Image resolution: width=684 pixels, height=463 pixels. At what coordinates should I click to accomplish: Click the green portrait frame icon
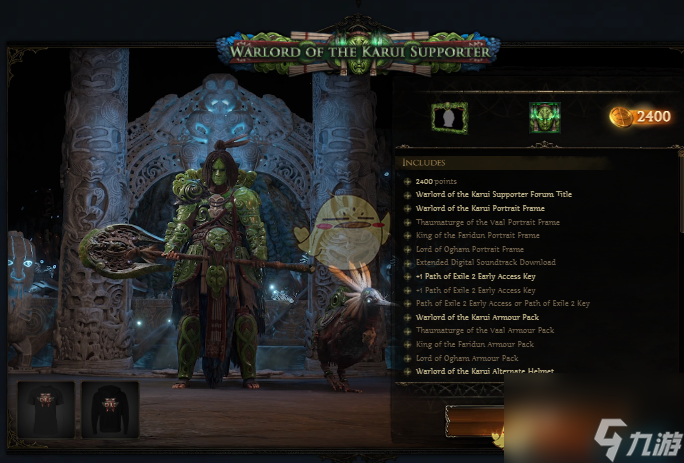point(449,117)
